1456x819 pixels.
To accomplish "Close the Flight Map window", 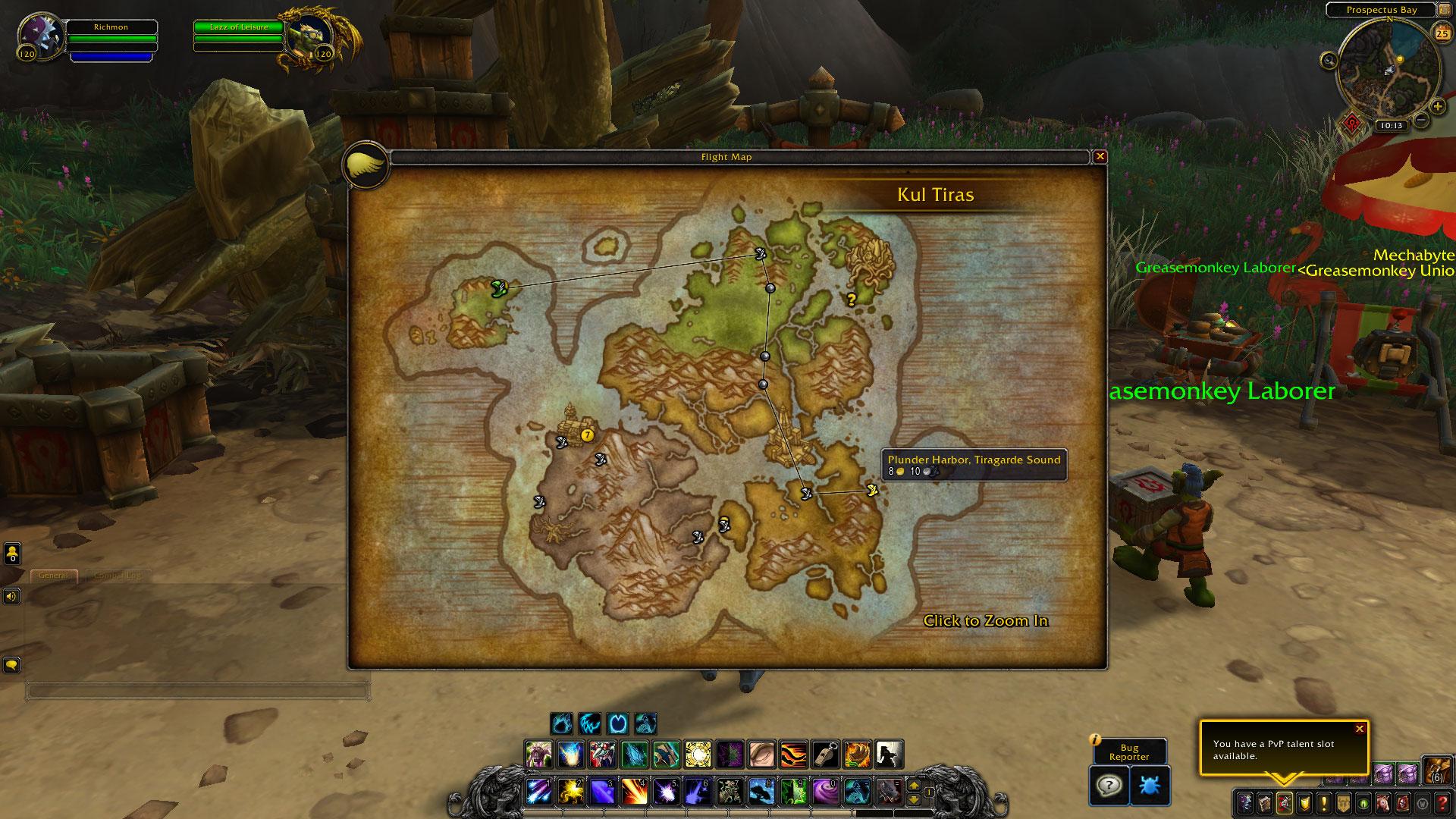I will (1100, 157).
